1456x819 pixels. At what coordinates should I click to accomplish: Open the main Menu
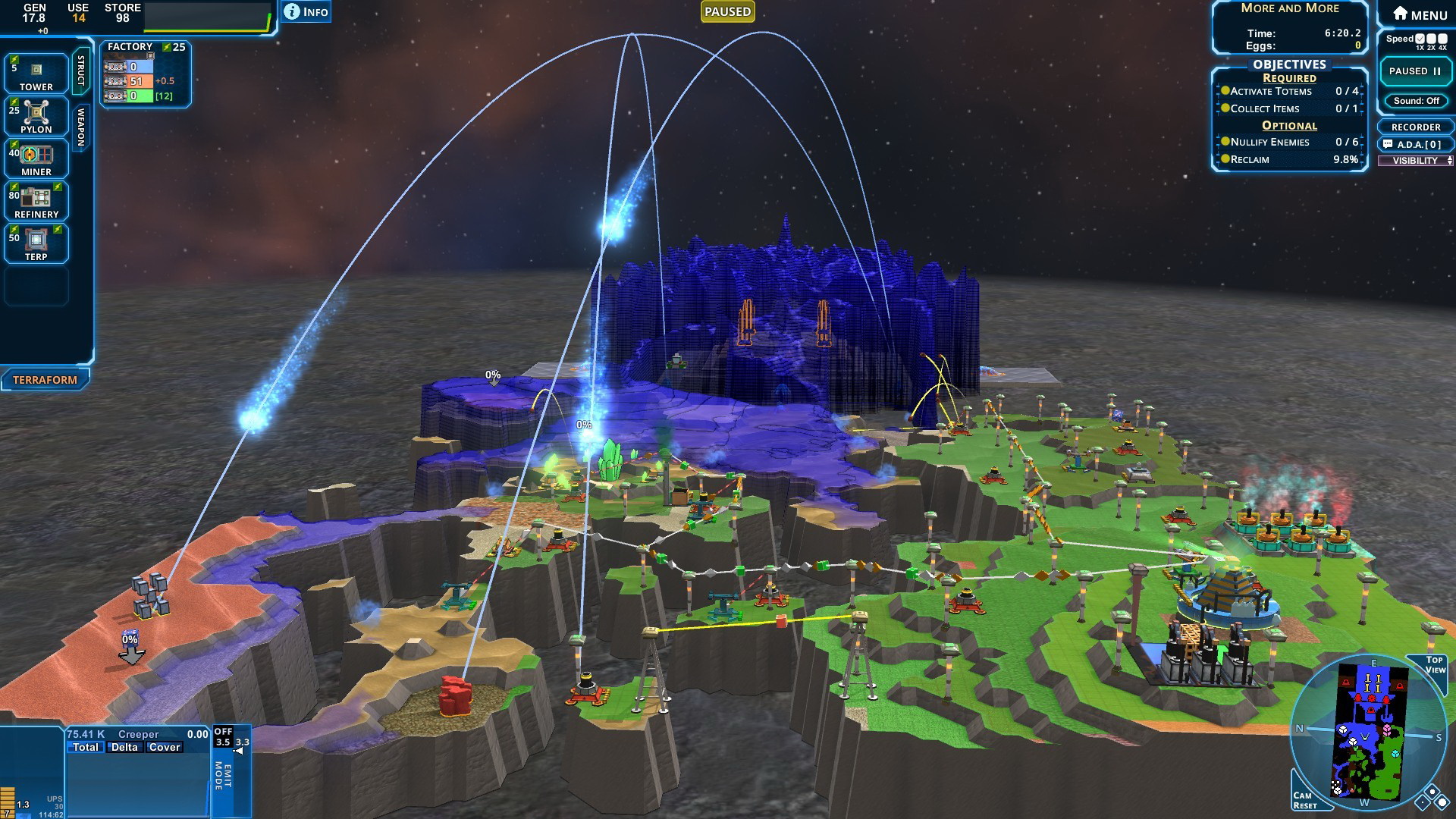pyautogui.click(x=1420, y=14)
